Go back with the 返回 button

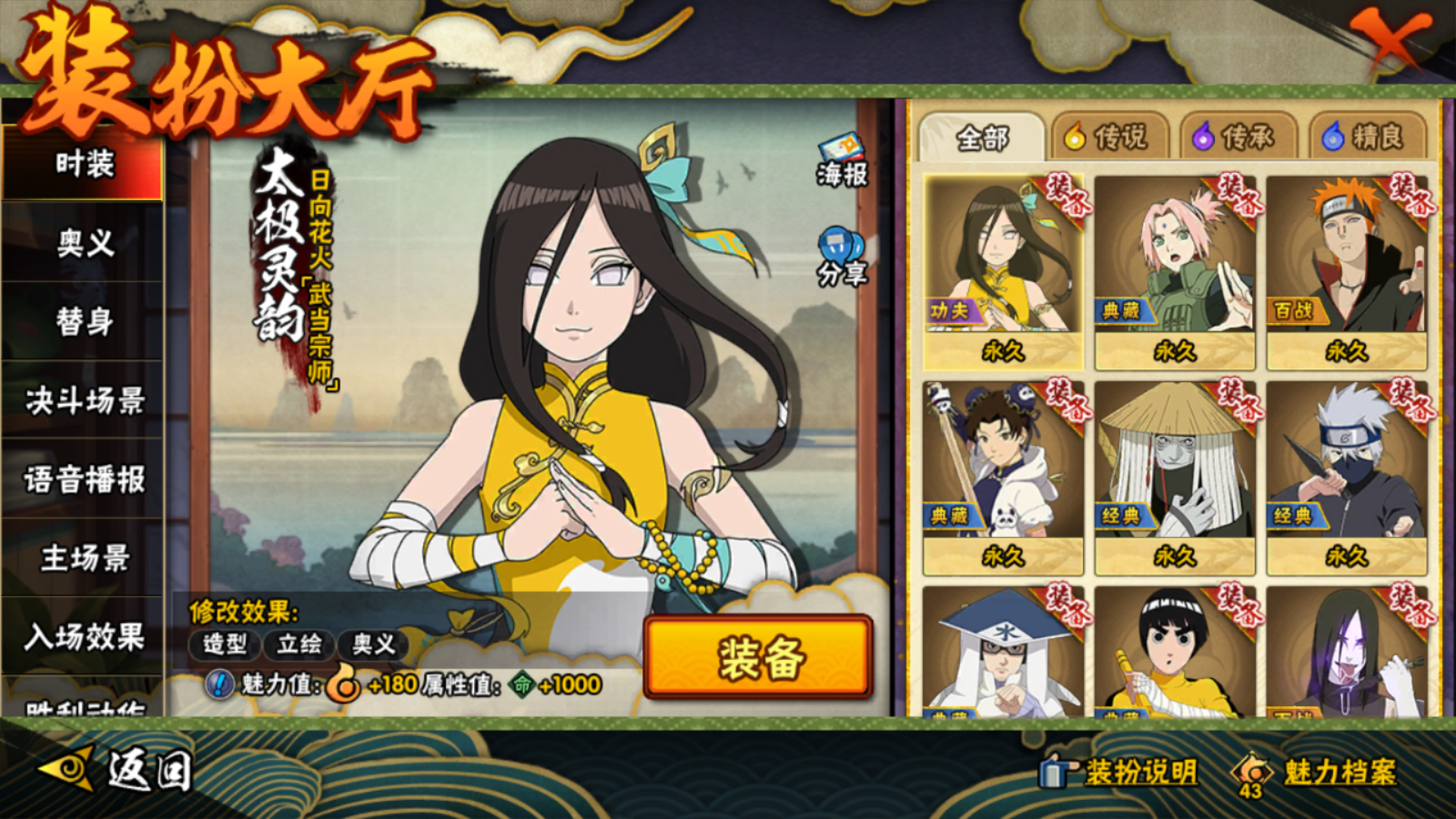118,771
